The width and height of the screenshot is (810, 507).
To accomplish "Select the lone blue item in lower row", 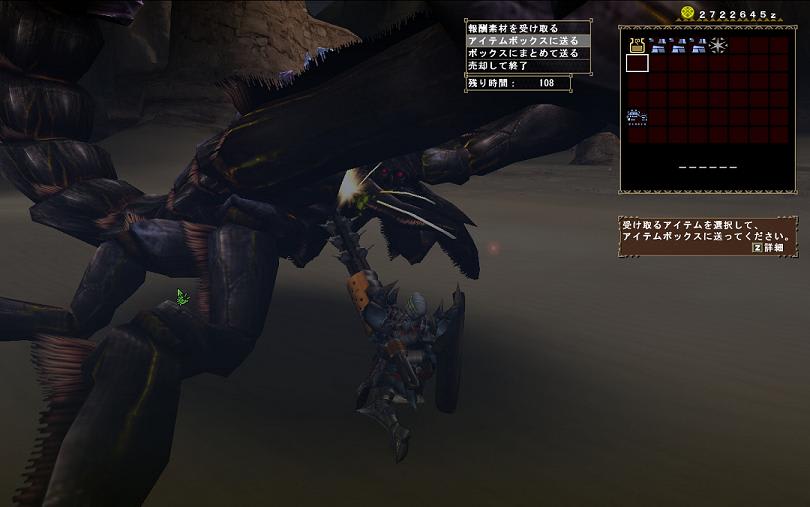I will click(x=637, y=118).
